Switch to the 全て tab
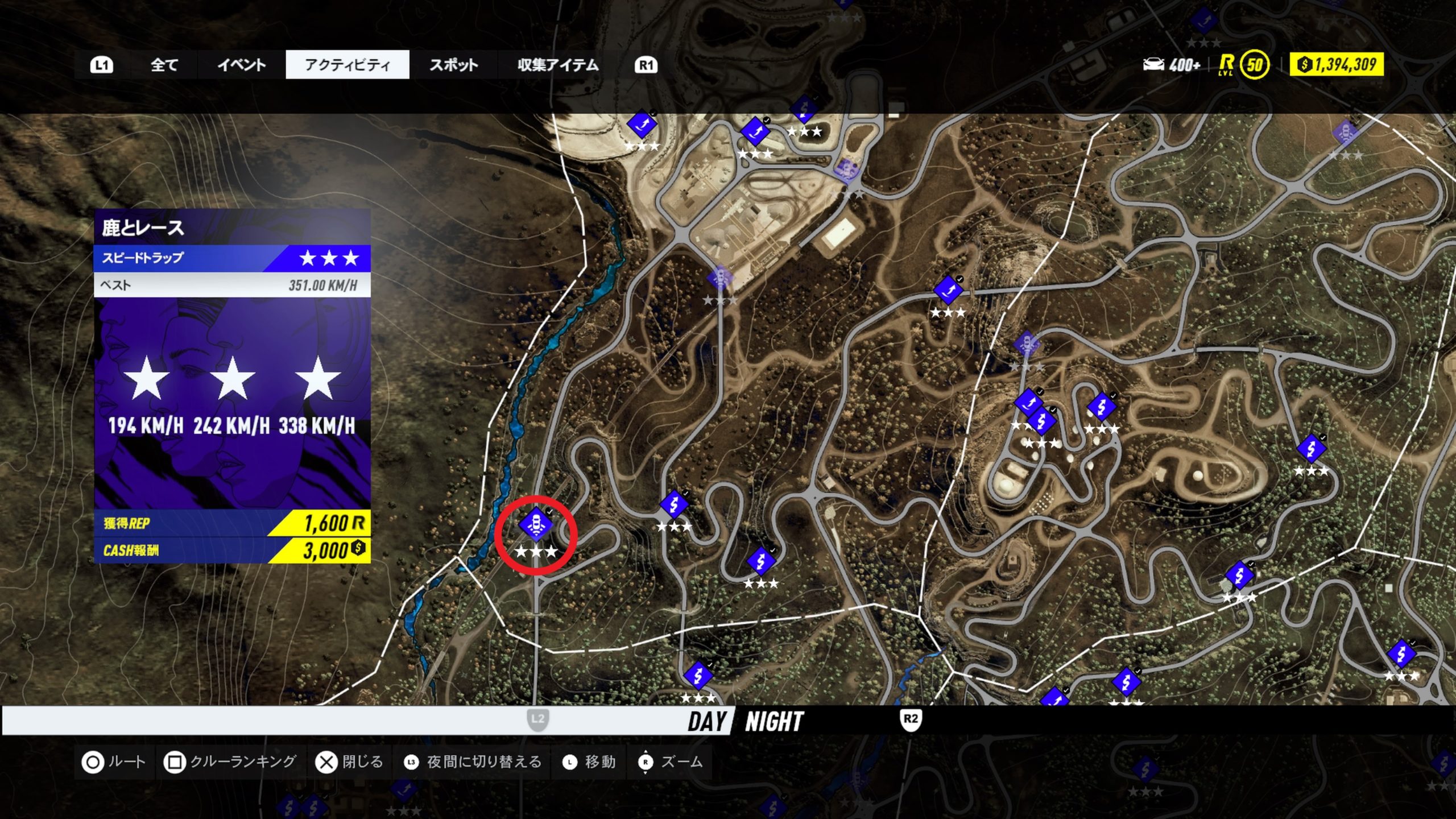Screen dimensions: 1456x819 (164, 65)
